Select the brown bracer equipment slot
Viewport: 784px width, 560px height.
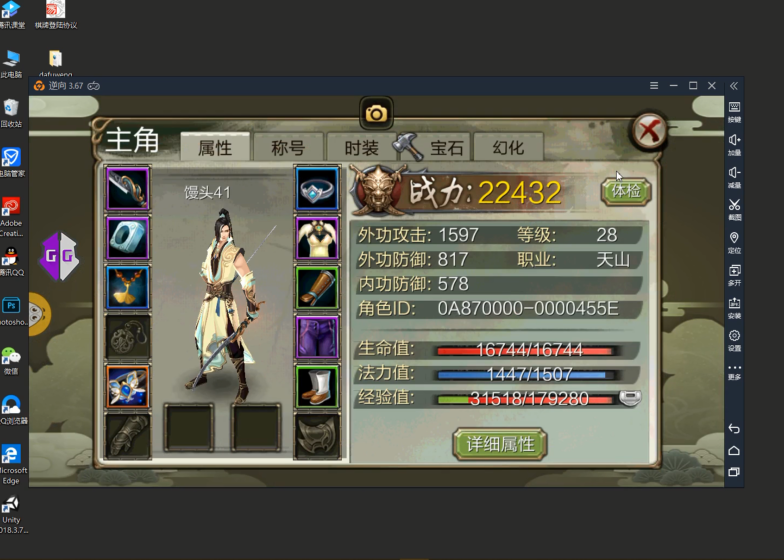point(317,287)
